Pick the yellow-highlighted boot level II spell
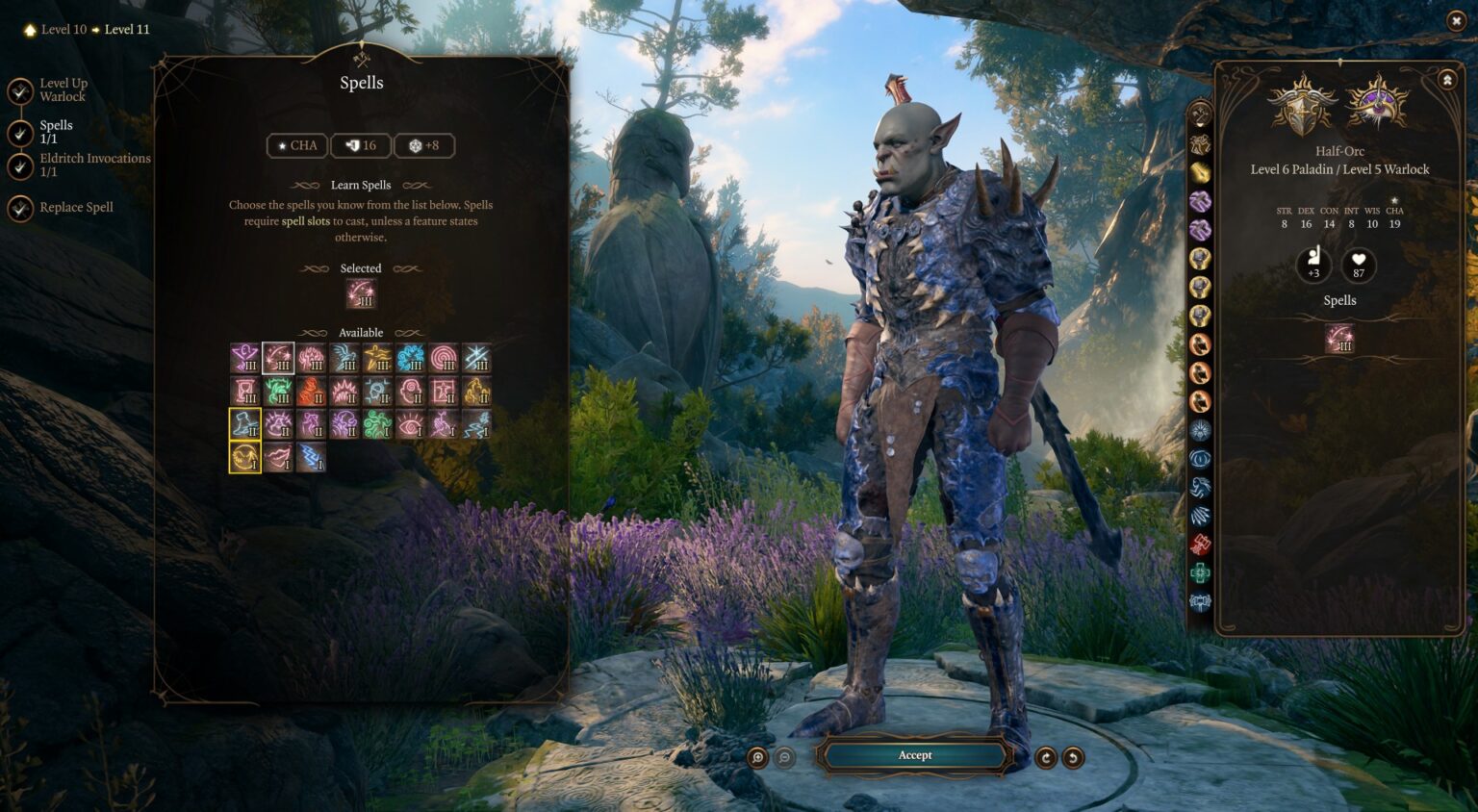 (x=245, y=424)
